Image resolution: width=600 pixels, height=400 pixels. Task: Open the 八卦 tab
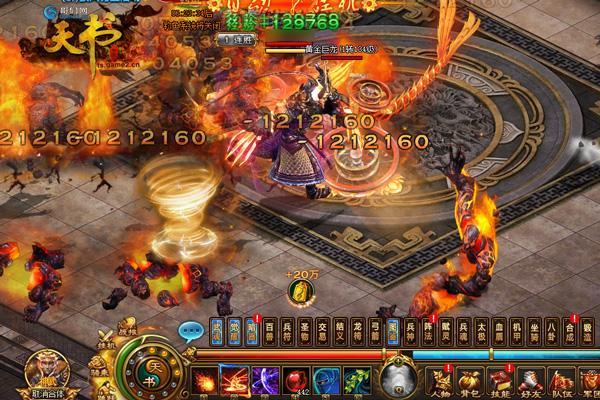[x=553, y=330]
